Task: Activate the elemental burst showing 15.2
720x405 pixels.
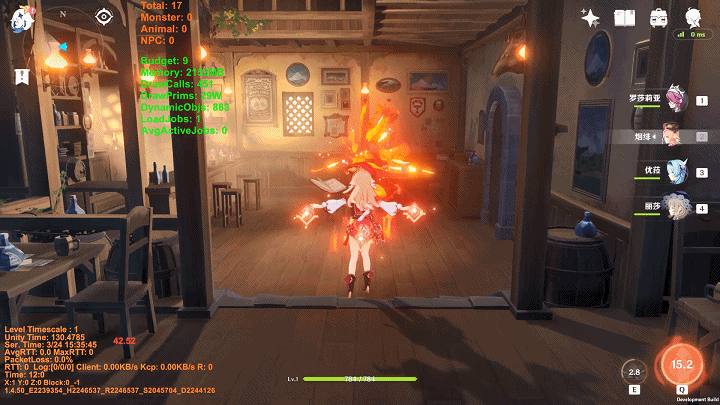Action: pyautogui.click(x=682, y=364)
